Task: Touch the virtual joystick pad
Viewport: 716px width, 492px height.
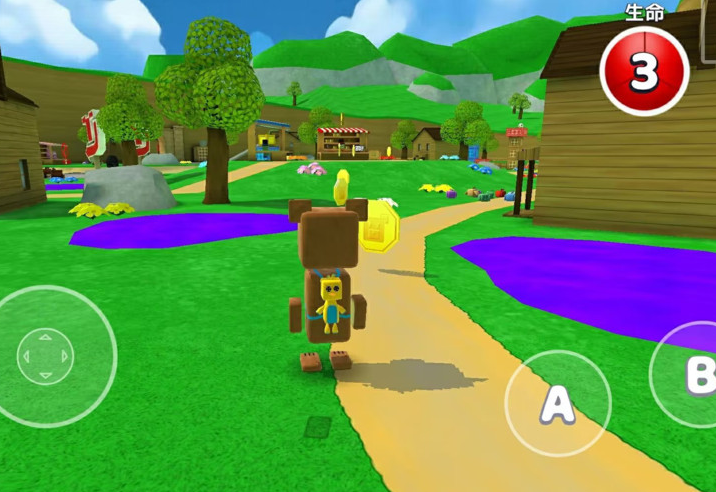Action: [x=45, y=356]
